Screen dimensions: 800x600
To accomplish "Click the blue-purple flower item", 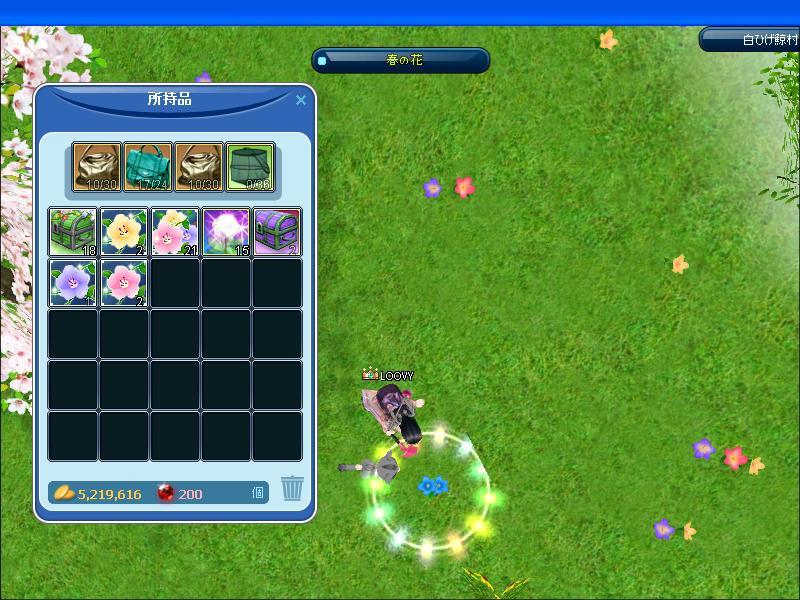I will coord(73,283).
